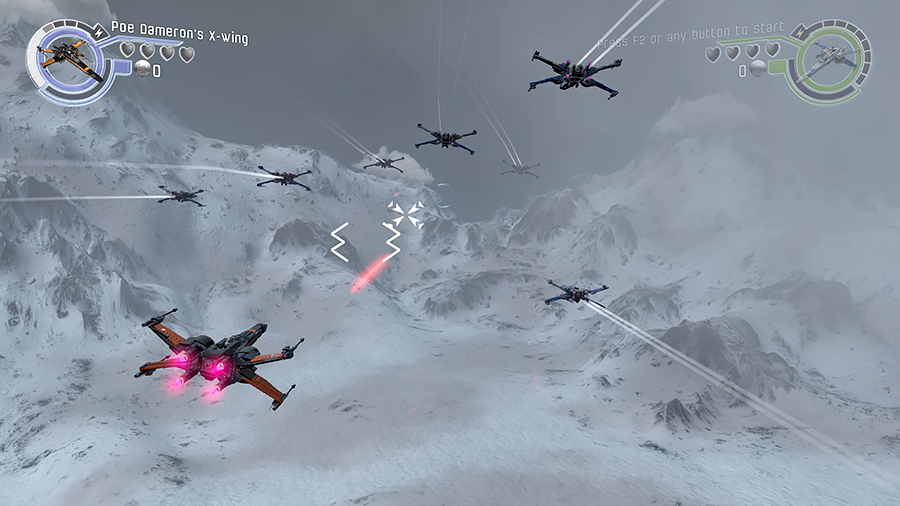The width and height of the screenshot is (900, 506).
Task: Select Poe Dameron's X-wing portrait
Action: click(x=69, y=59)
